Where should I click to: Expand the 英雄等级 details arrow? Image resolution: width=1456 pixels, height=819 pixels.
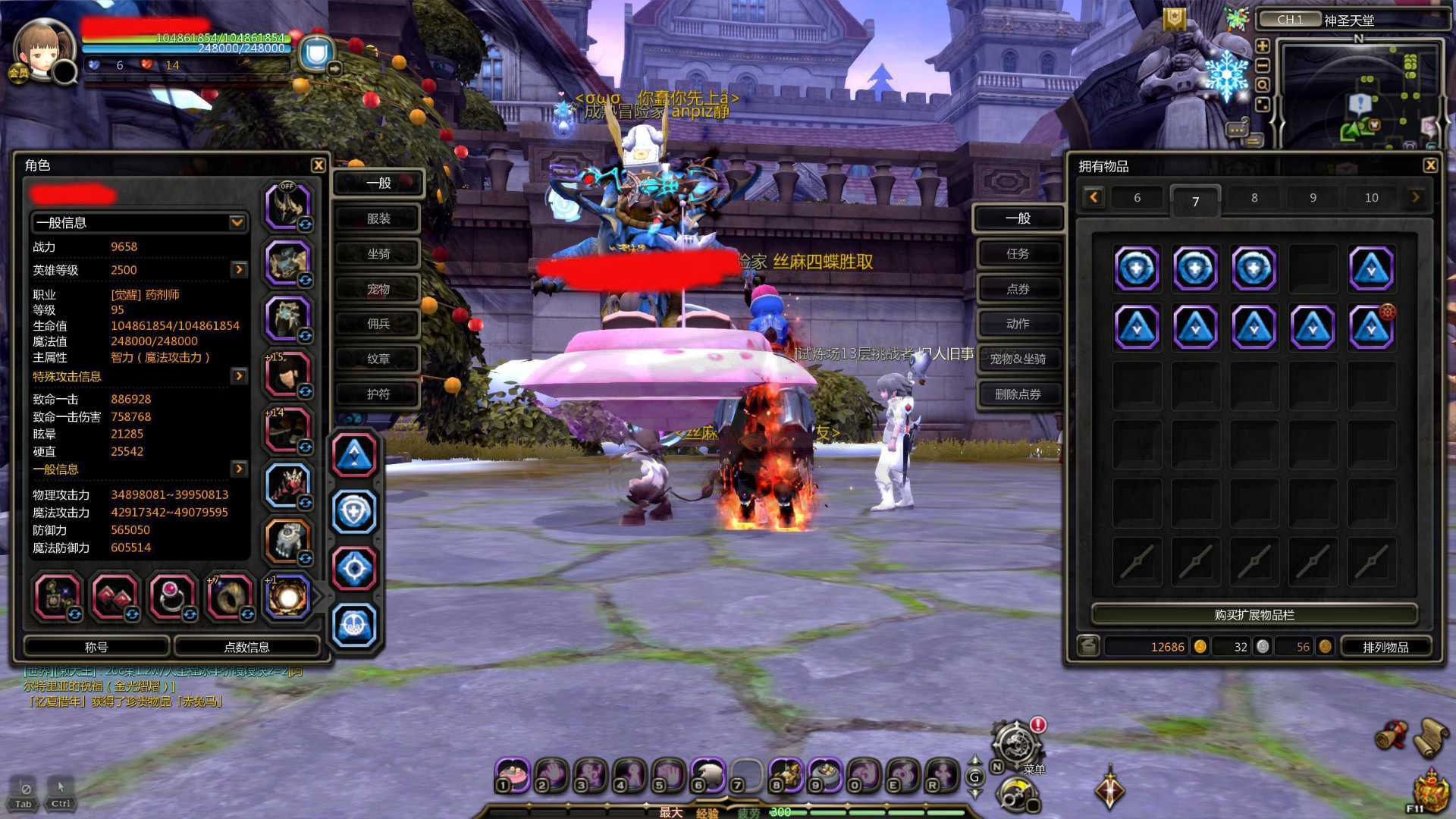tap(239, 270)
